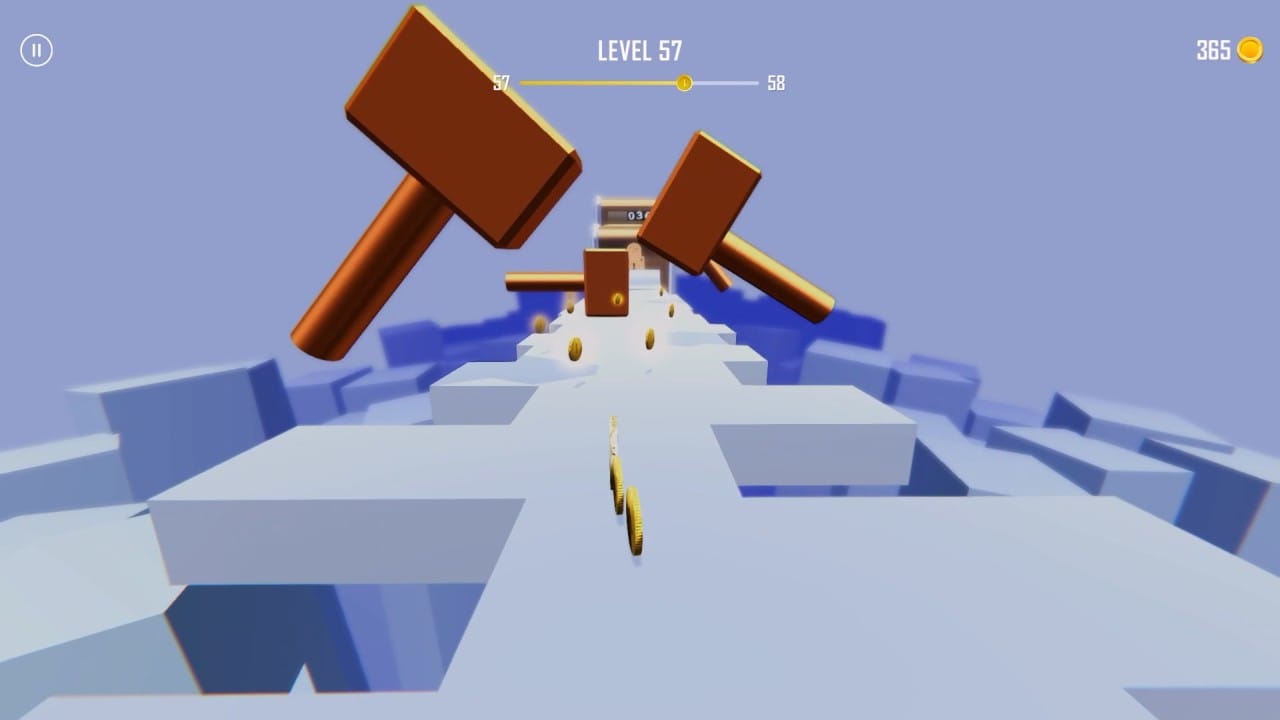The width and height of the screenshot is (1280, 720).
Task: Click the coin marker on the progress bar
Action: [685, 83]
